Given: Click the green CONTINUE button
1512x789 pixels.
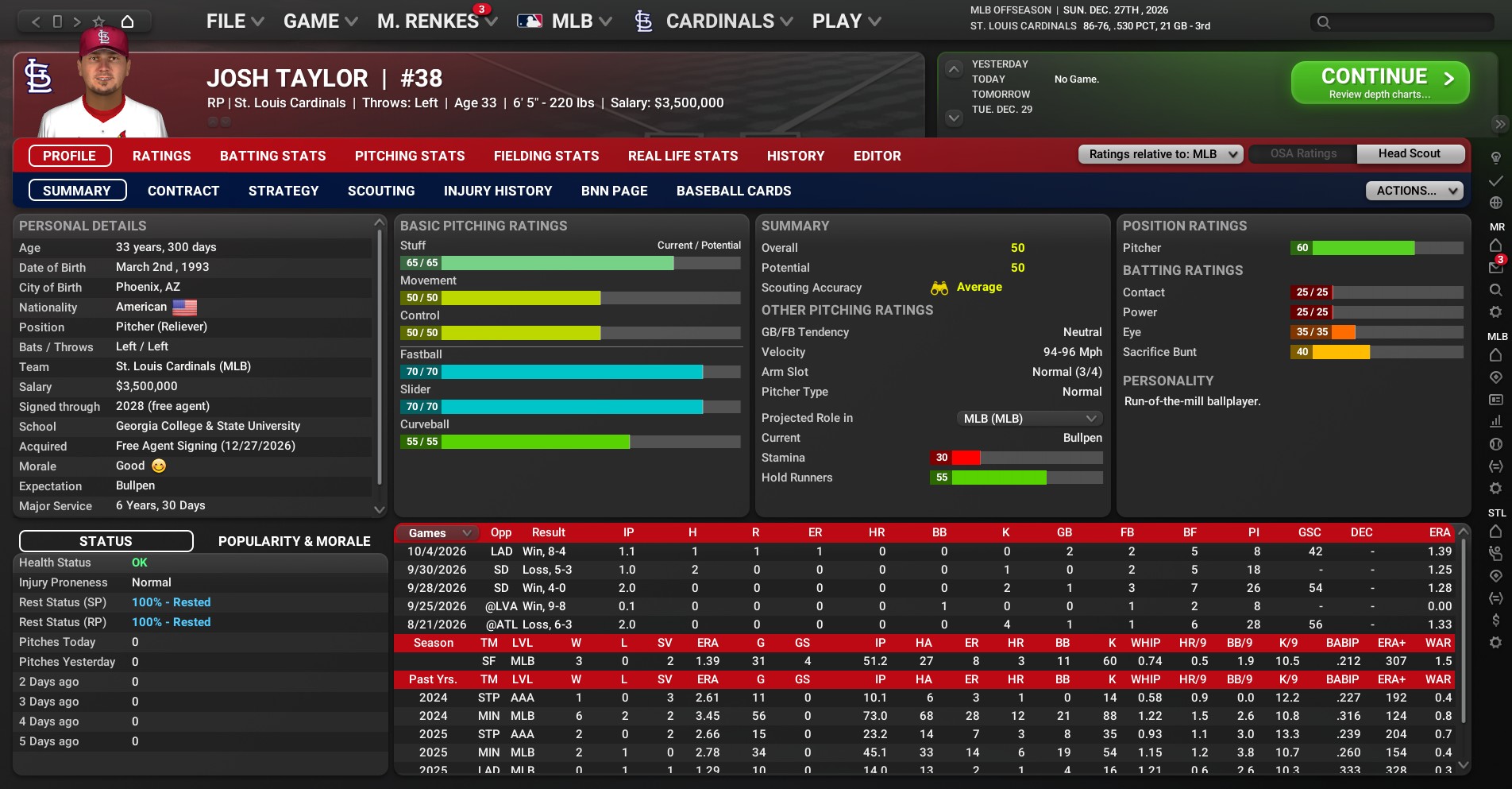Looking at the screenshot, I should click(1379, 83).
